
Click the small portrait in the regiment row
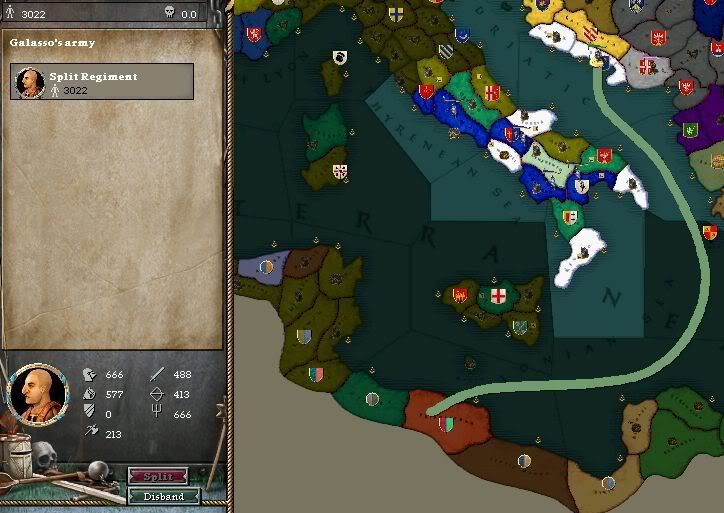pyautogui.click(x=29, y=83)
